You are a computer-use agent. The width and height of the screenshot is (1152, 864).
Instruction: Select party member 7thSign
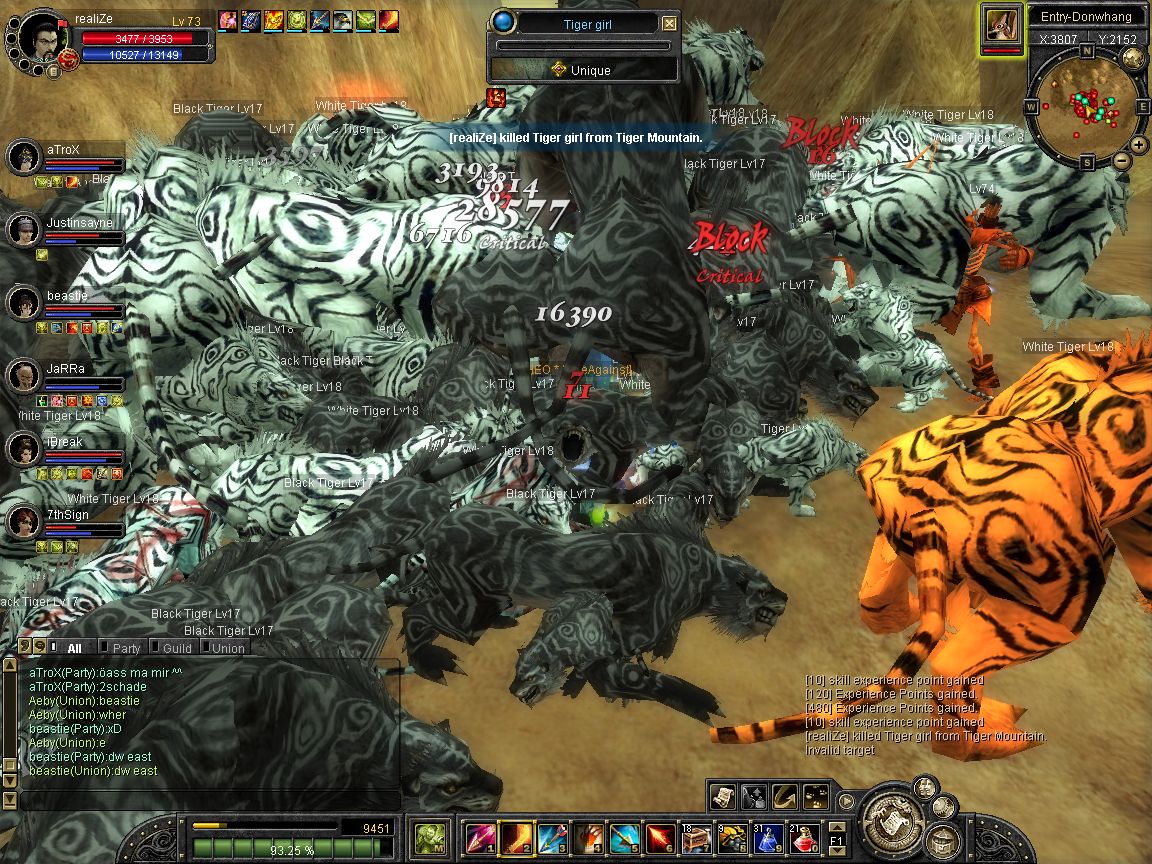tap(24, 521)
